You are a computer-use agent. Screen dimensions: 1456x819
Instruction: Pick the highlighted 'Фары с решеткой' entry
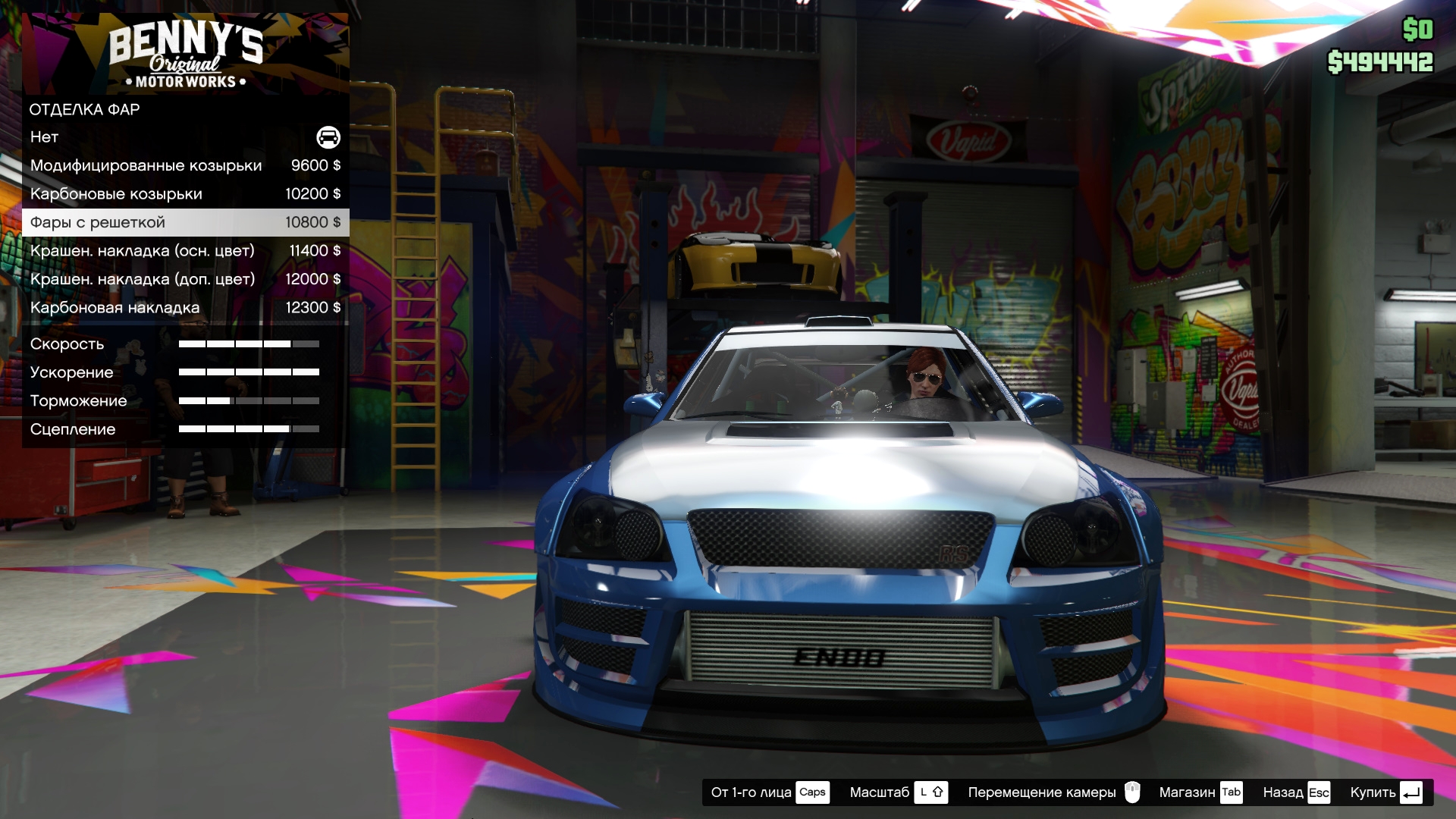click(x=185, y=222)
